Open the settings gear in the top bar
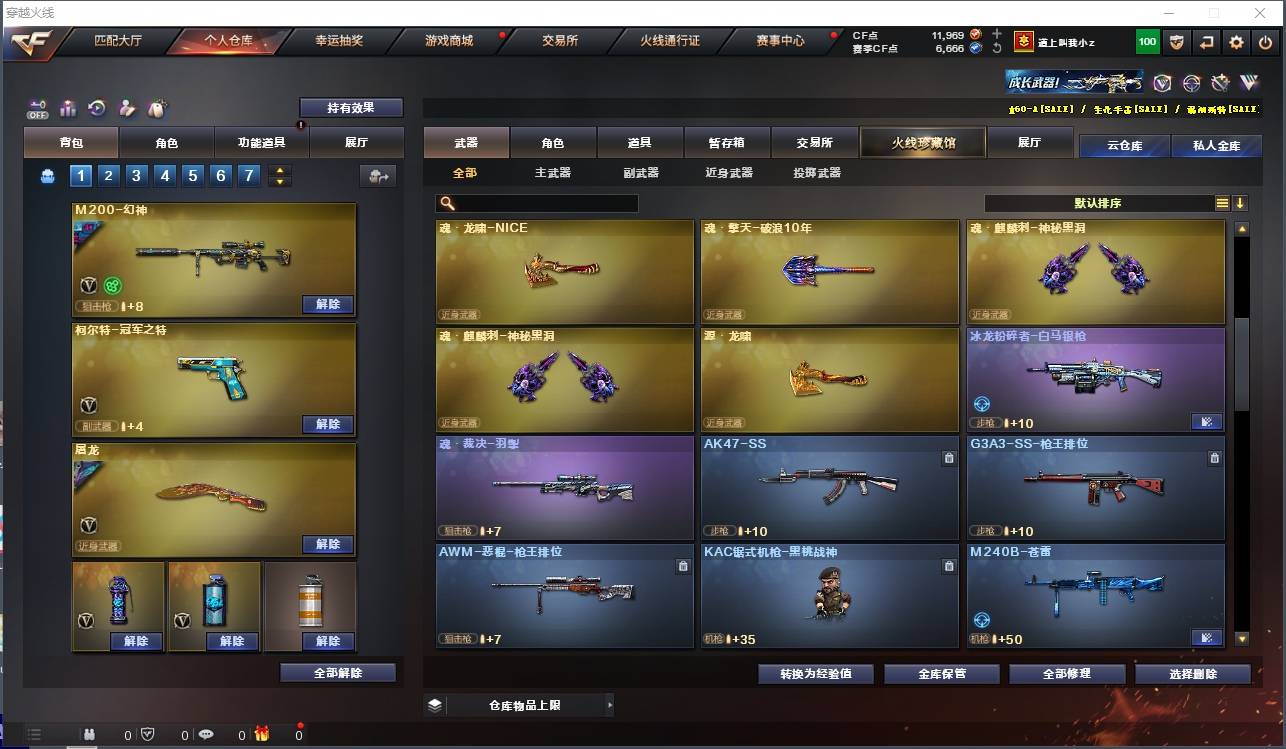 tap(1237, 42)
